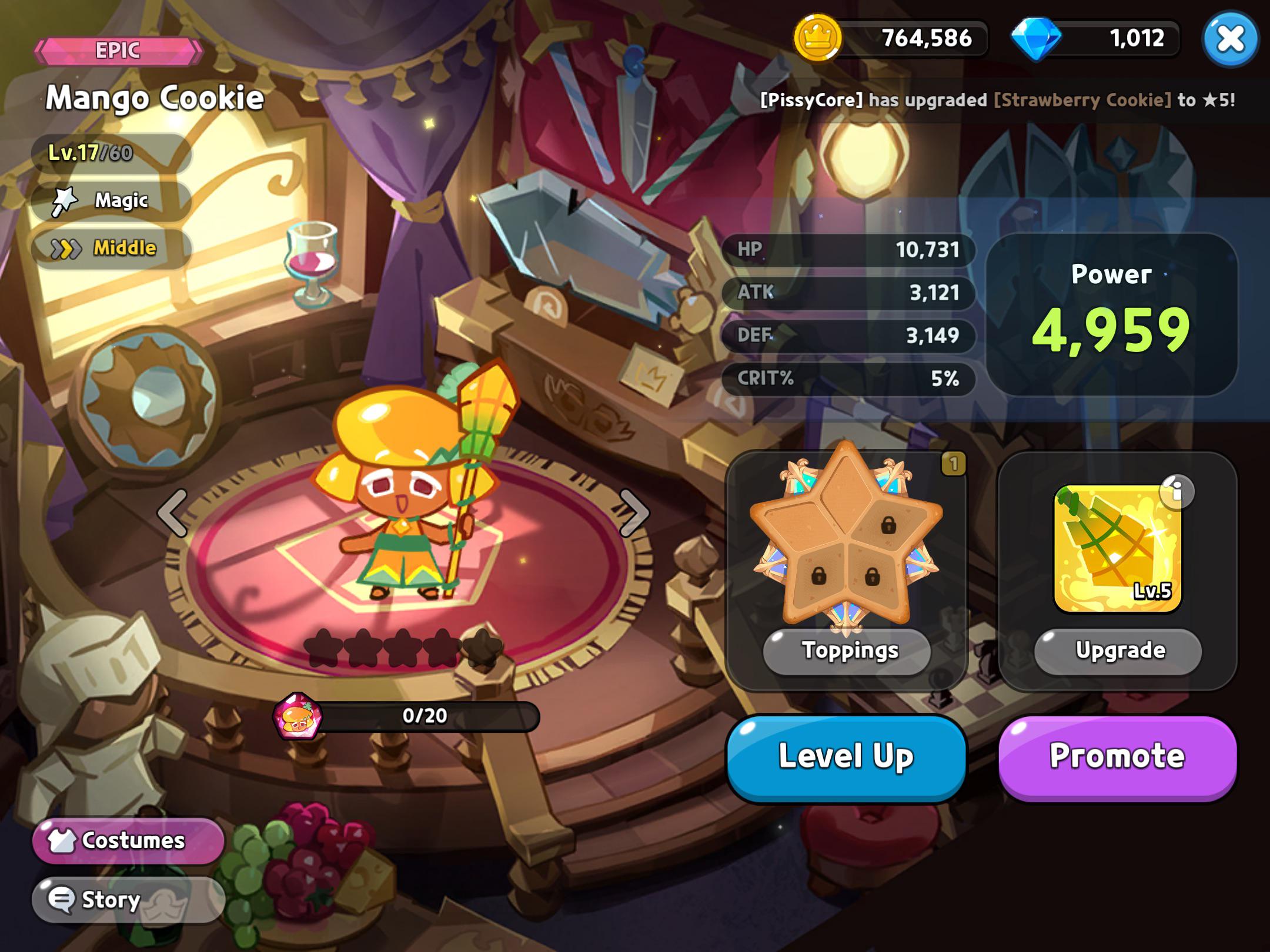Tap the skill info icon
The width and height of the screenshot is (1270, 952).
point(1177,491)
